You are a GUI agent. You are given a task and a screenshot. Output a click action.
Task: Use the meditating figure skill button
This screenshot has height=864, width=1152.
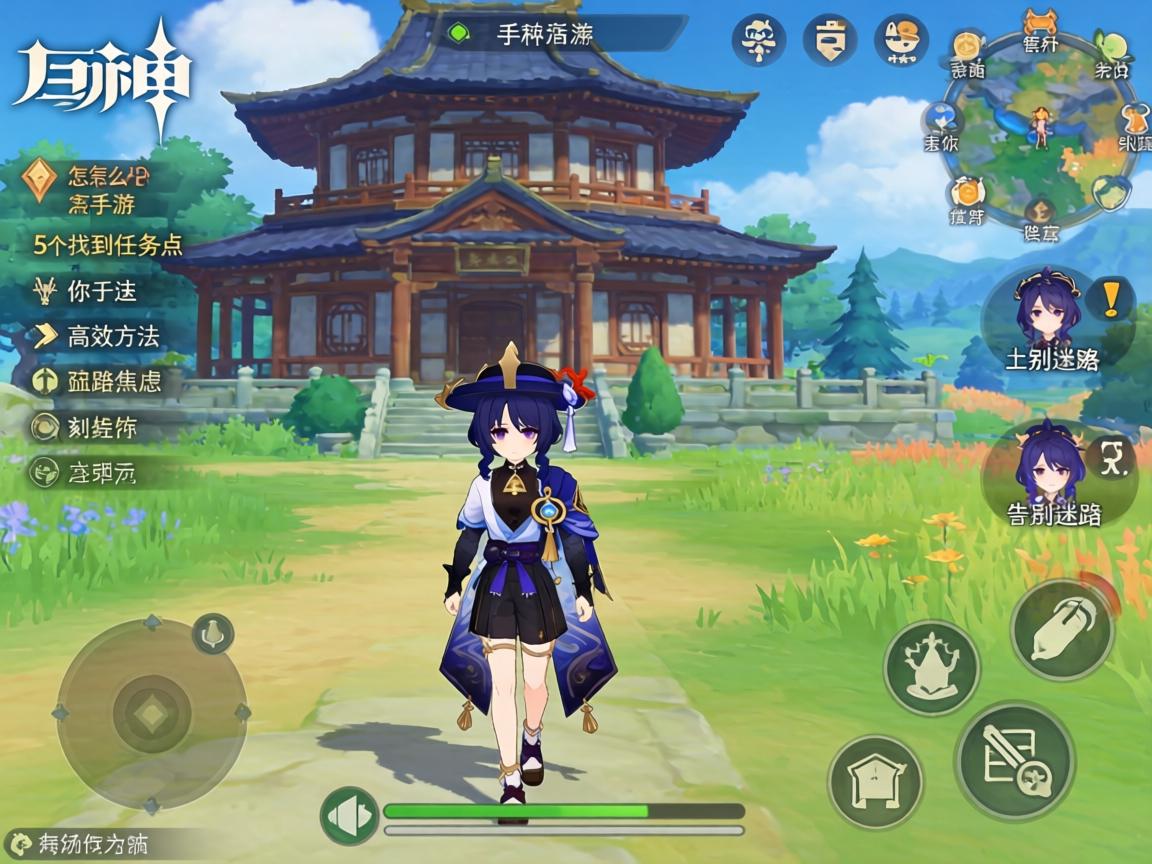coord(932,667)
